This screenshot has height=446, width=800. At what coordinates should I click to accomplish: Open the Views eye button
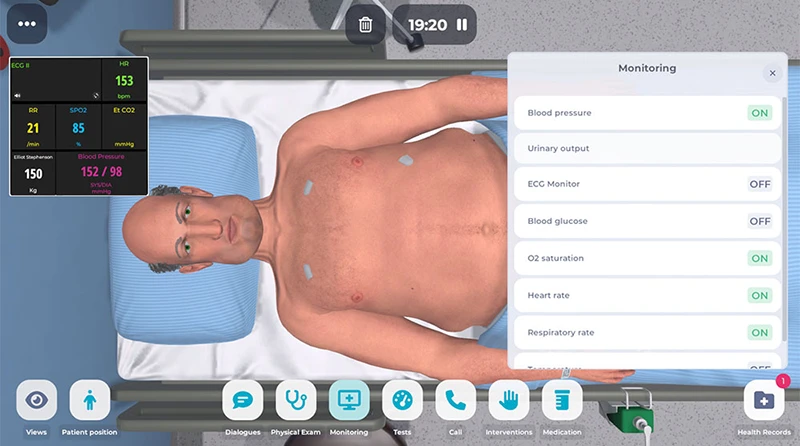point(37,400)
